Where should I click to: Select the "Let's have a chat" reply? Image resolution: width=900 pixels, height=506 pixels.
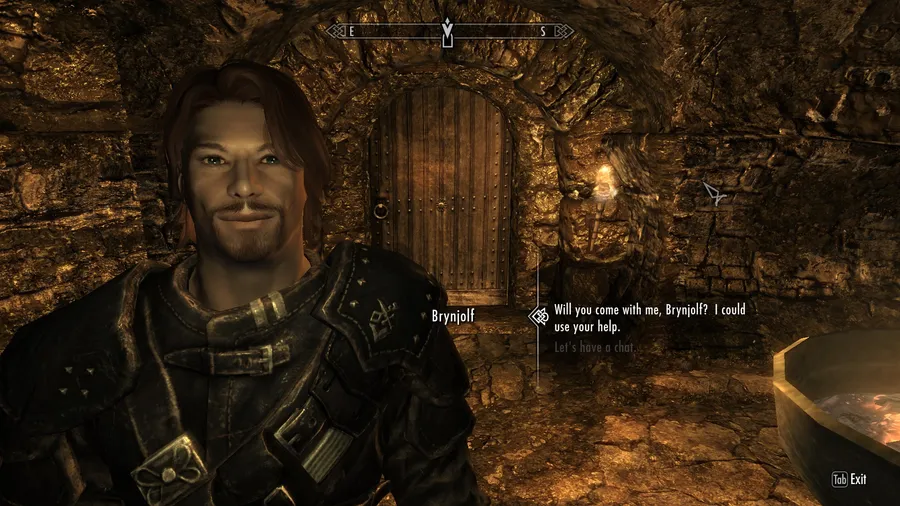(x=595, y=348)
